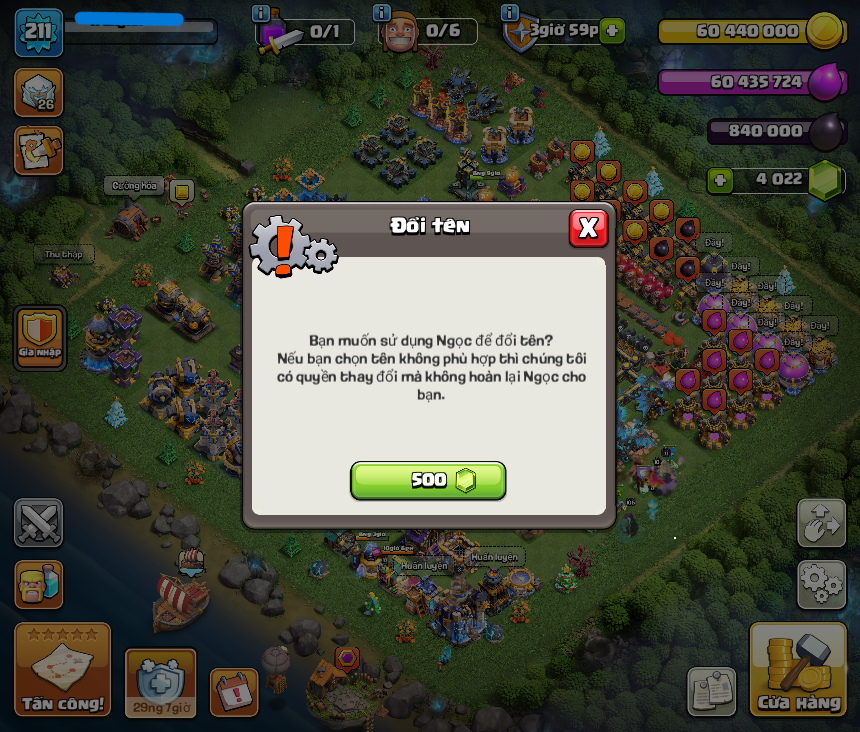Open the settings gear button
This screenshot has height=732, width=860.
(821, 584)
